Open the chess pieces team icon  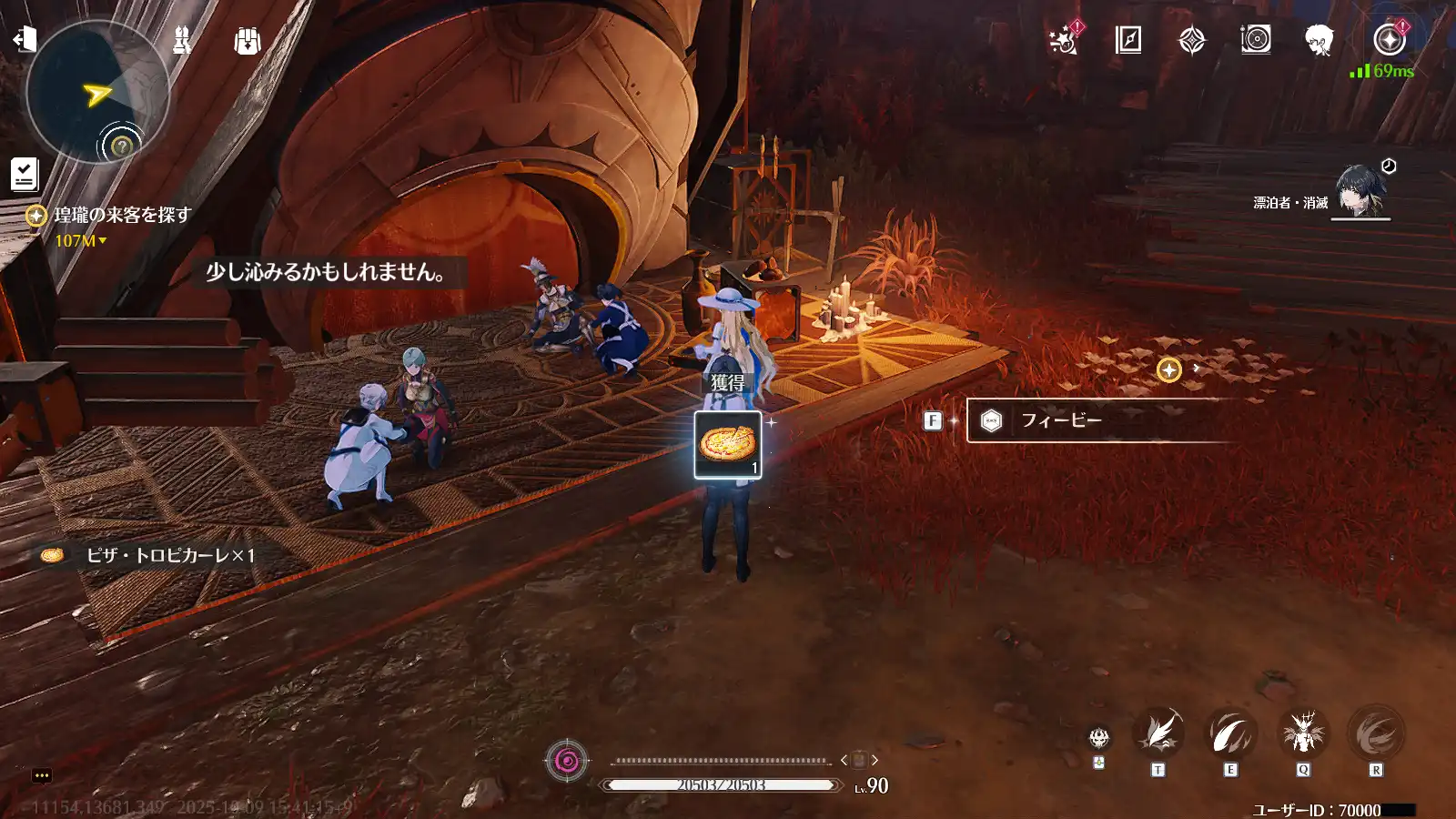(x=182, y=40)
